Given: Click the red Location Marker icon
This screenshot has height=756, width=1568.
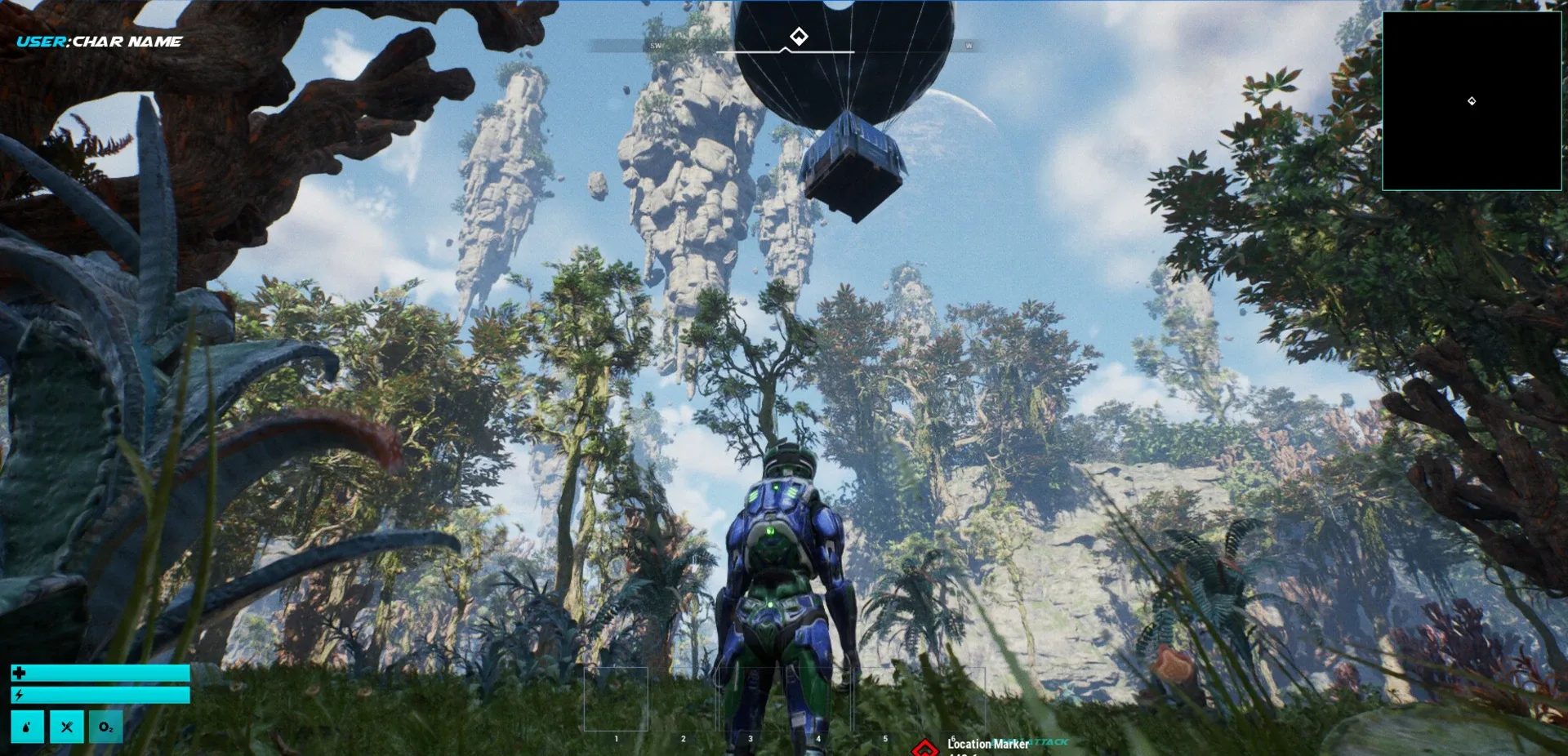Looking at the screenshot, I should point(924,748).
